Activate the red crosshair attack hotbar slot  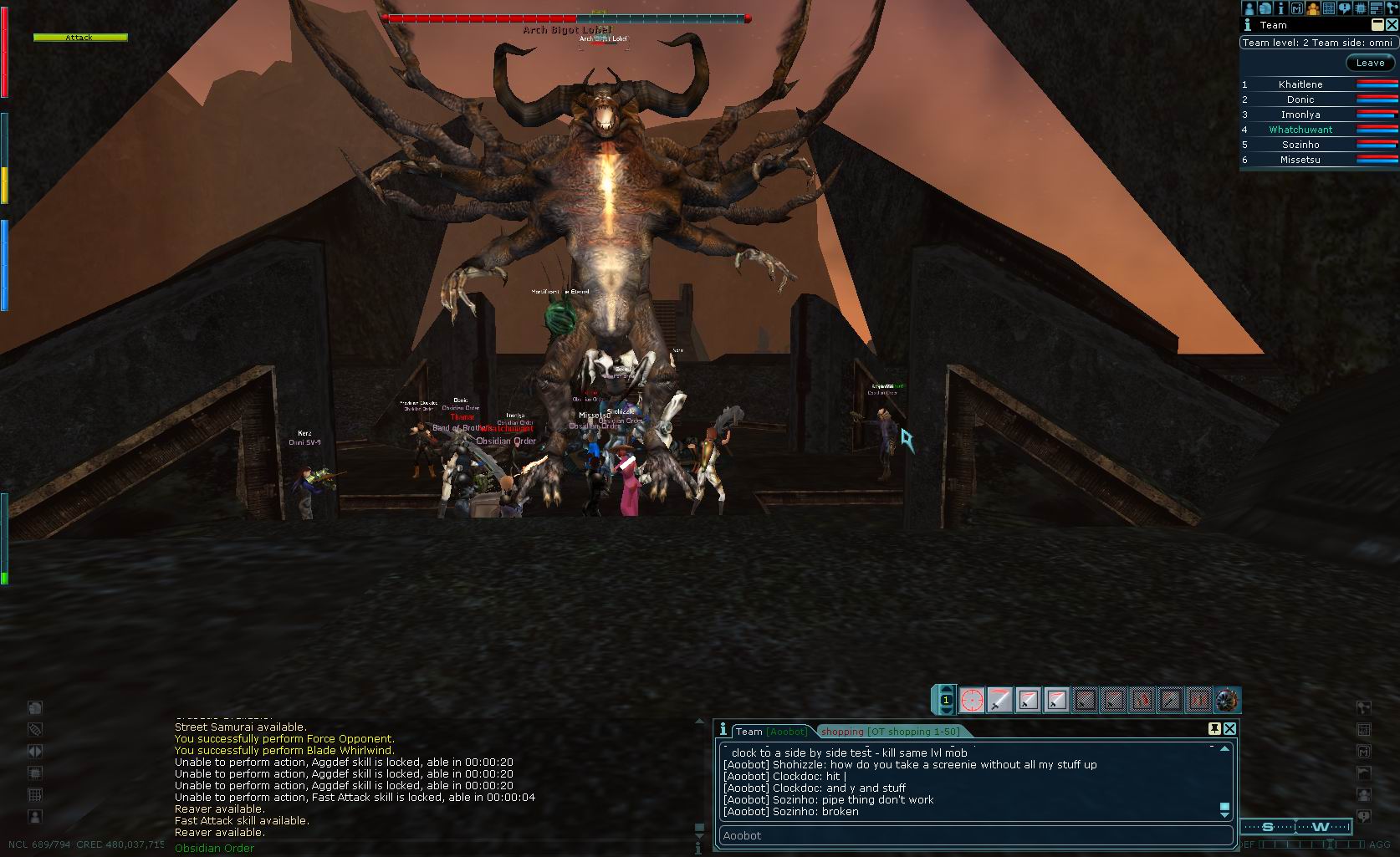(972, 700)
